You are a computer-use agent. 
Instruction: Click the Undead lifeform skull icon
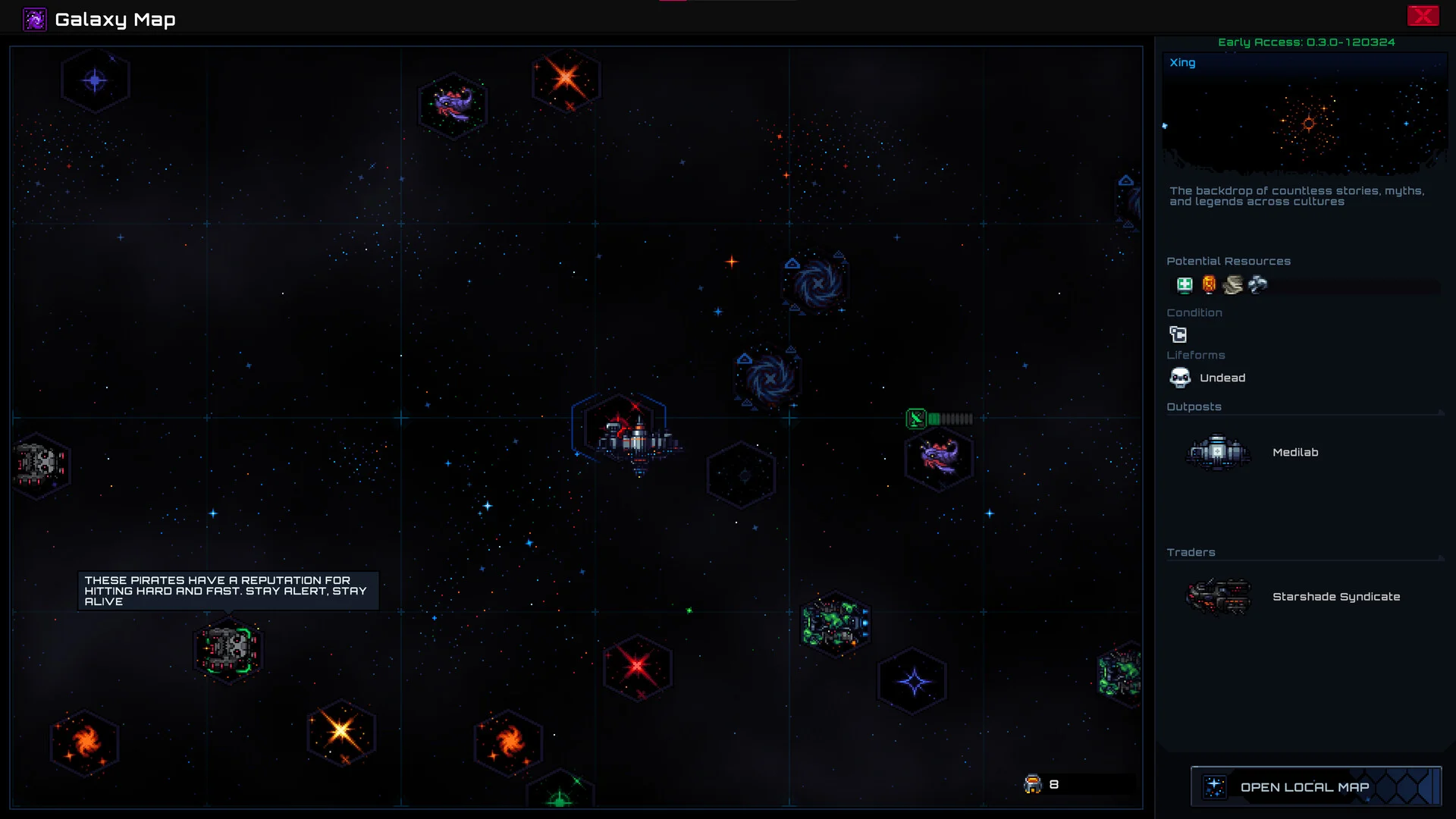[x=1180, y=378]
